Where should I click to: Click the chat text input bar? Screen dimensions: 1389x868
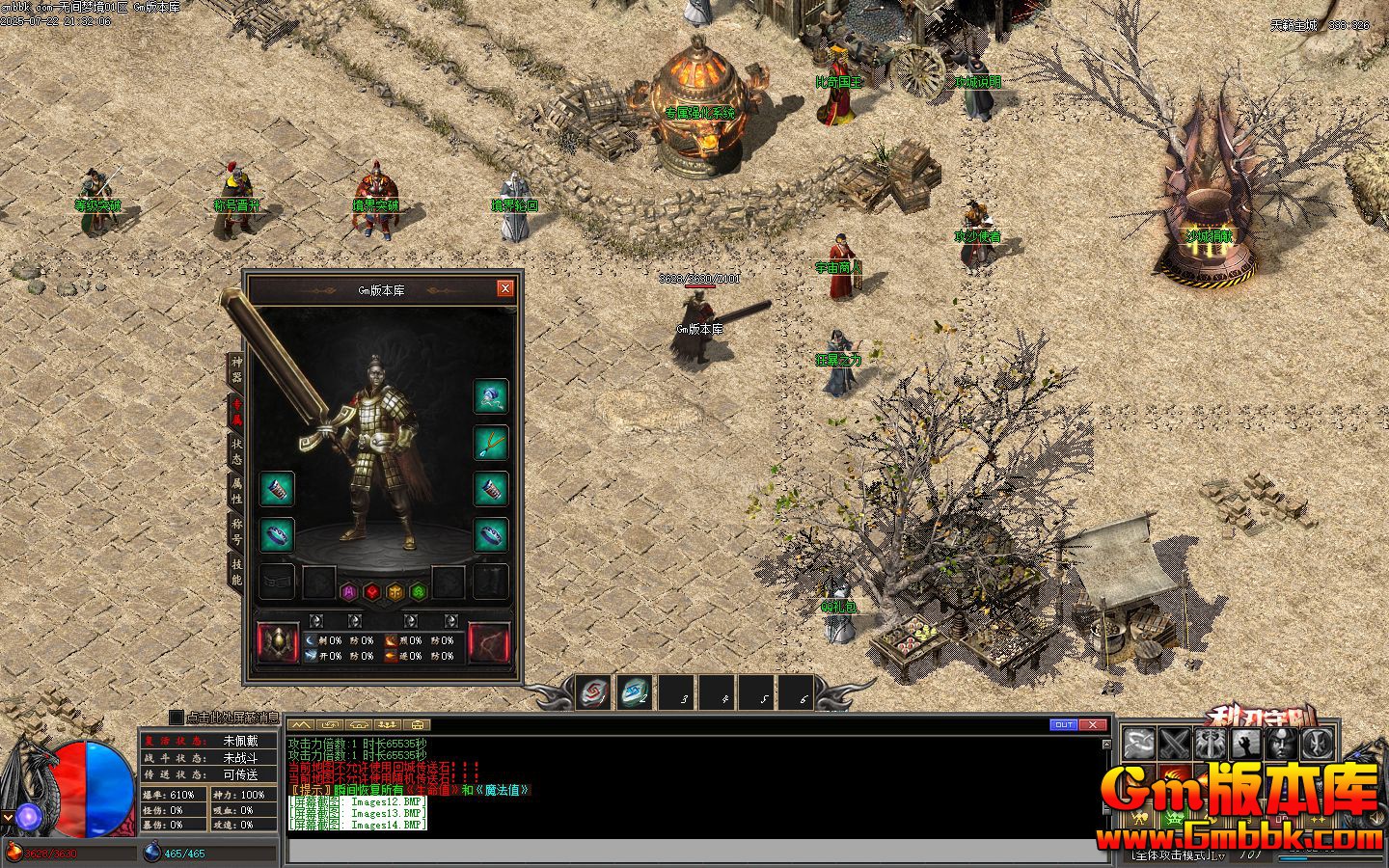[694, 852]
